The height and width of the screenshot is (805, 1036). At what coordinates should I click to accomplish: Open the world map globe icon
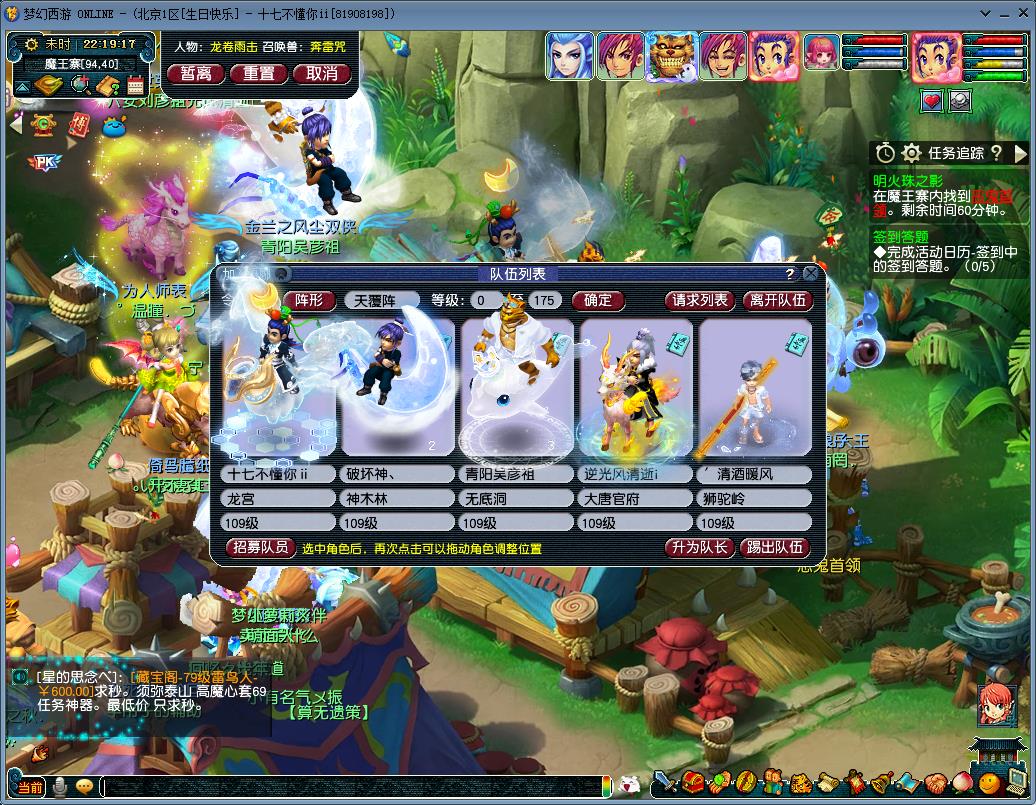[79, 86]
